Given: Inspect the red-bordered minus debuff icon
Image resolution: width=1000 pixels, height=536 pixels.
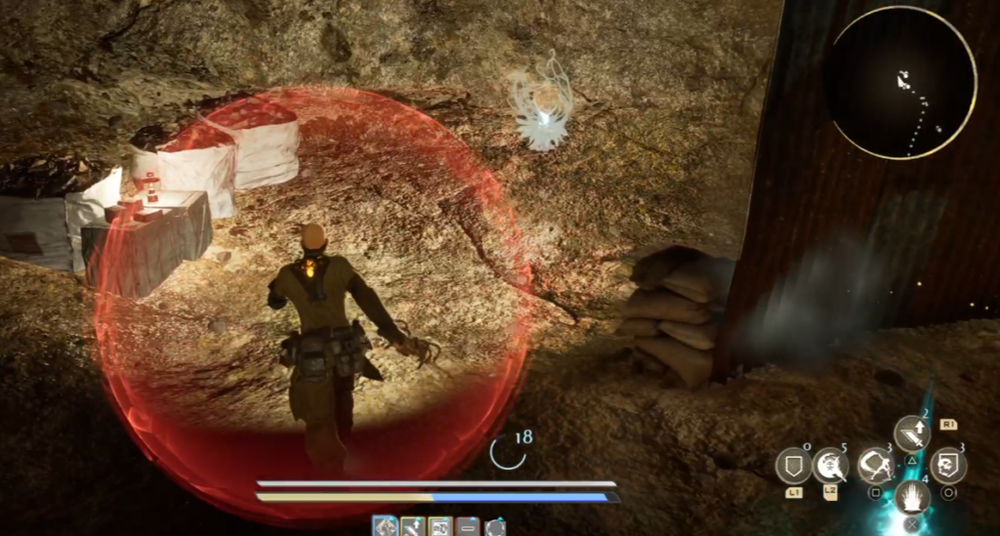Looking at the screenshot, I should pyautogui.click(x=467, y=526).
